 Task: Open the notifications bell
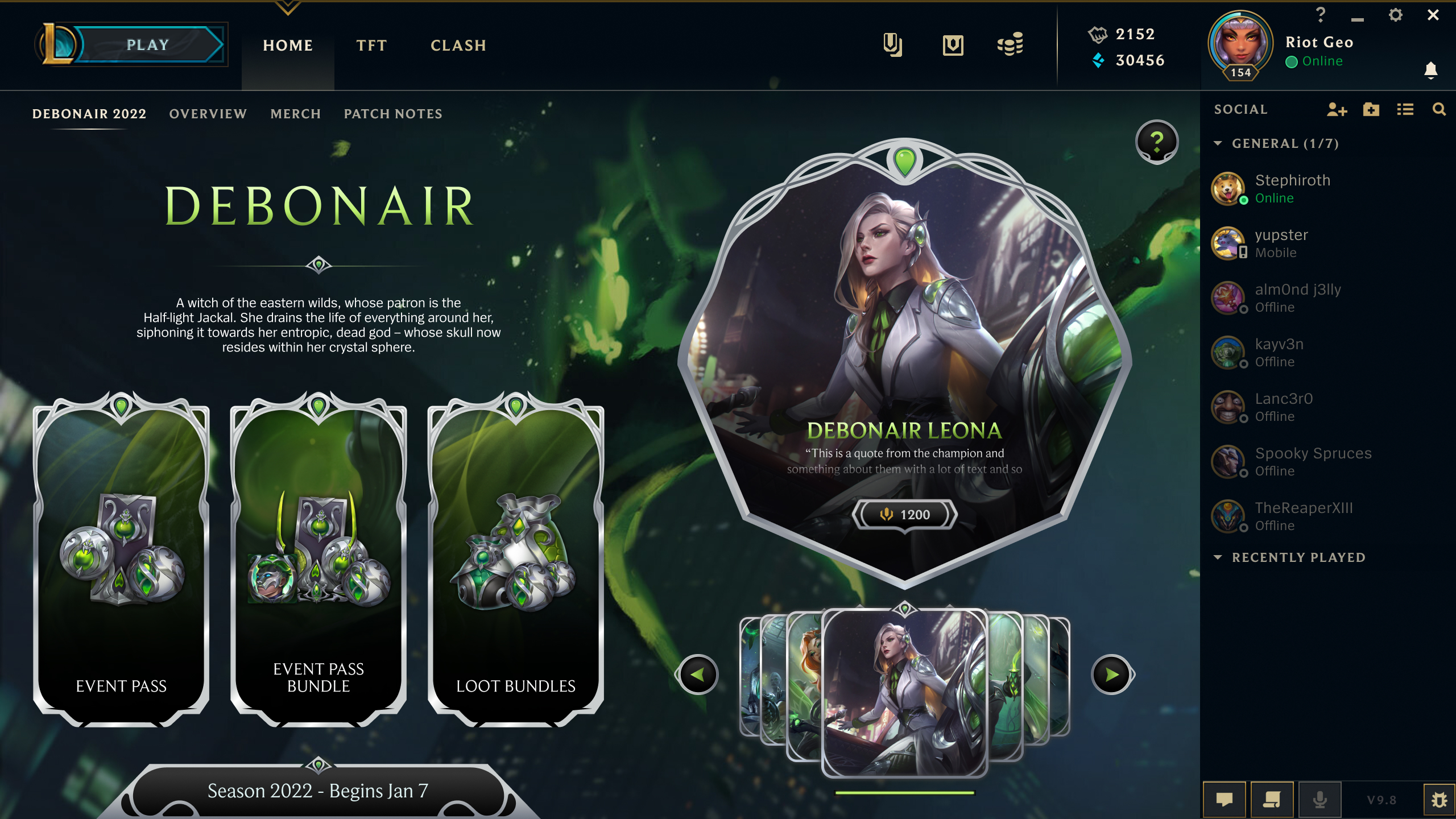(1431, 71)
